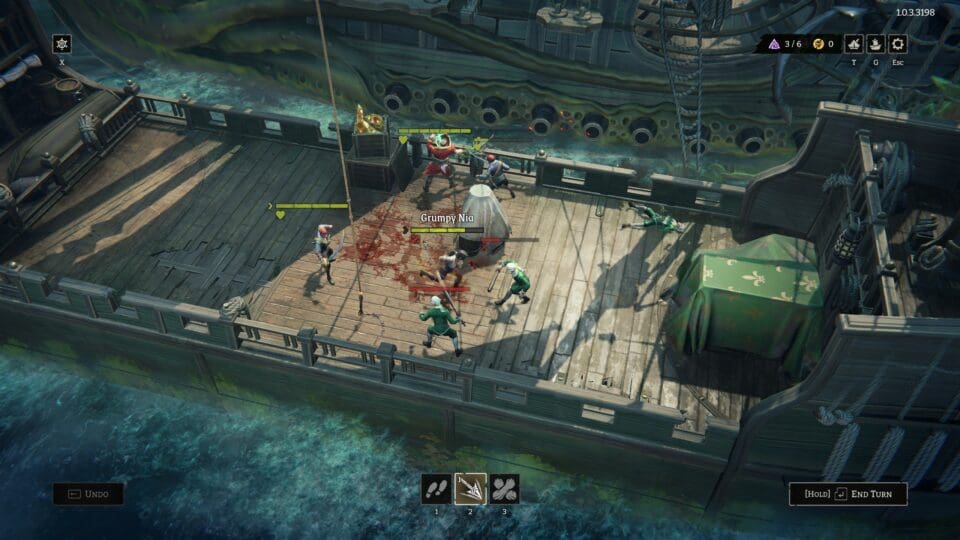Image resolution: width=960 pixels, height=540 pixels.
Task: Select the footprints move ability
Action: (x=436, y=489)
